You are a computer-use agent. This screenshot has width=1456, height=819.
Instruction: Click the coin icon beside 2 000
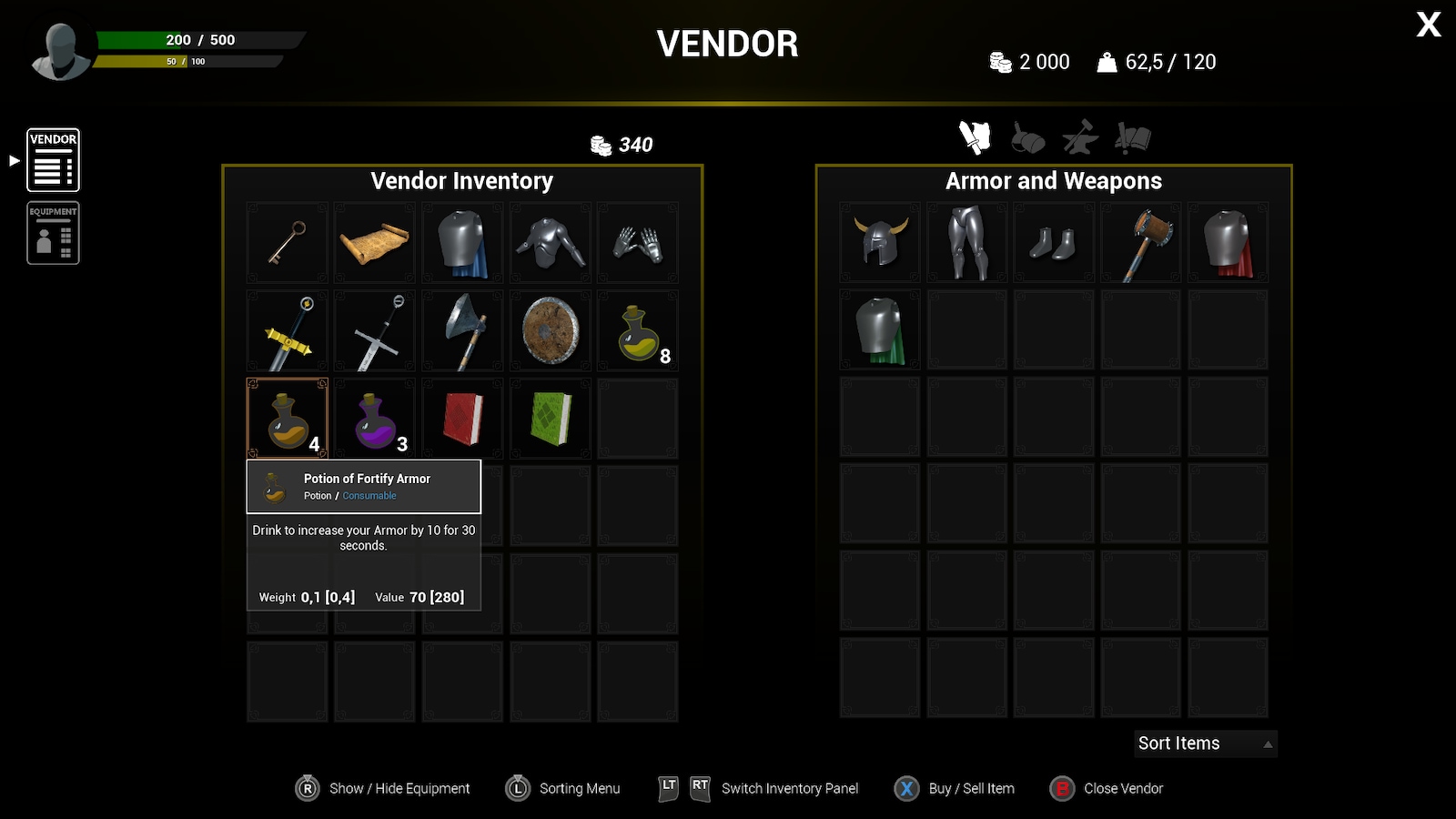(x=1002, y=61)
